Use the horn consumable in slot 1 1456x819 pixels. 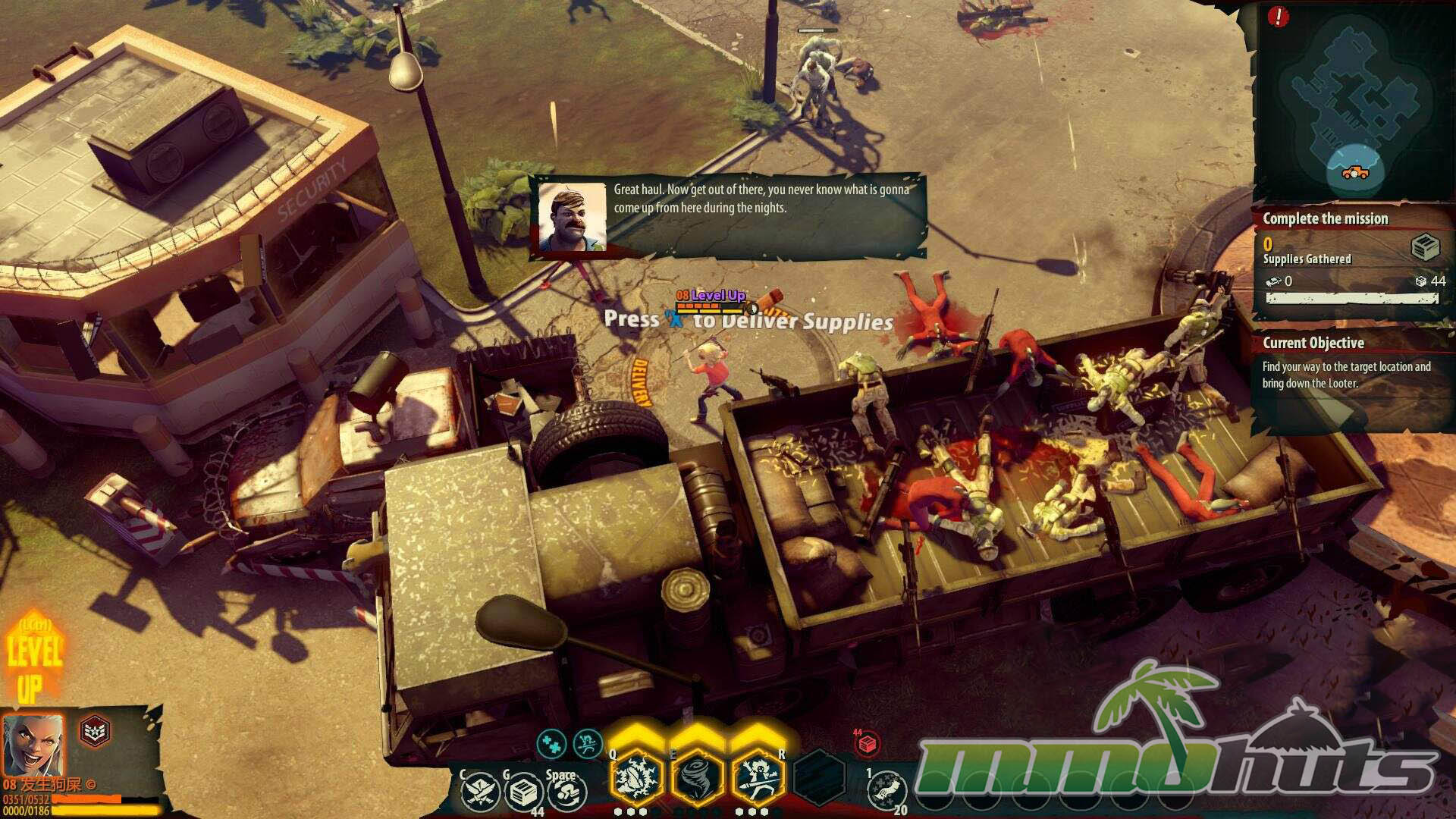(886, 790)
